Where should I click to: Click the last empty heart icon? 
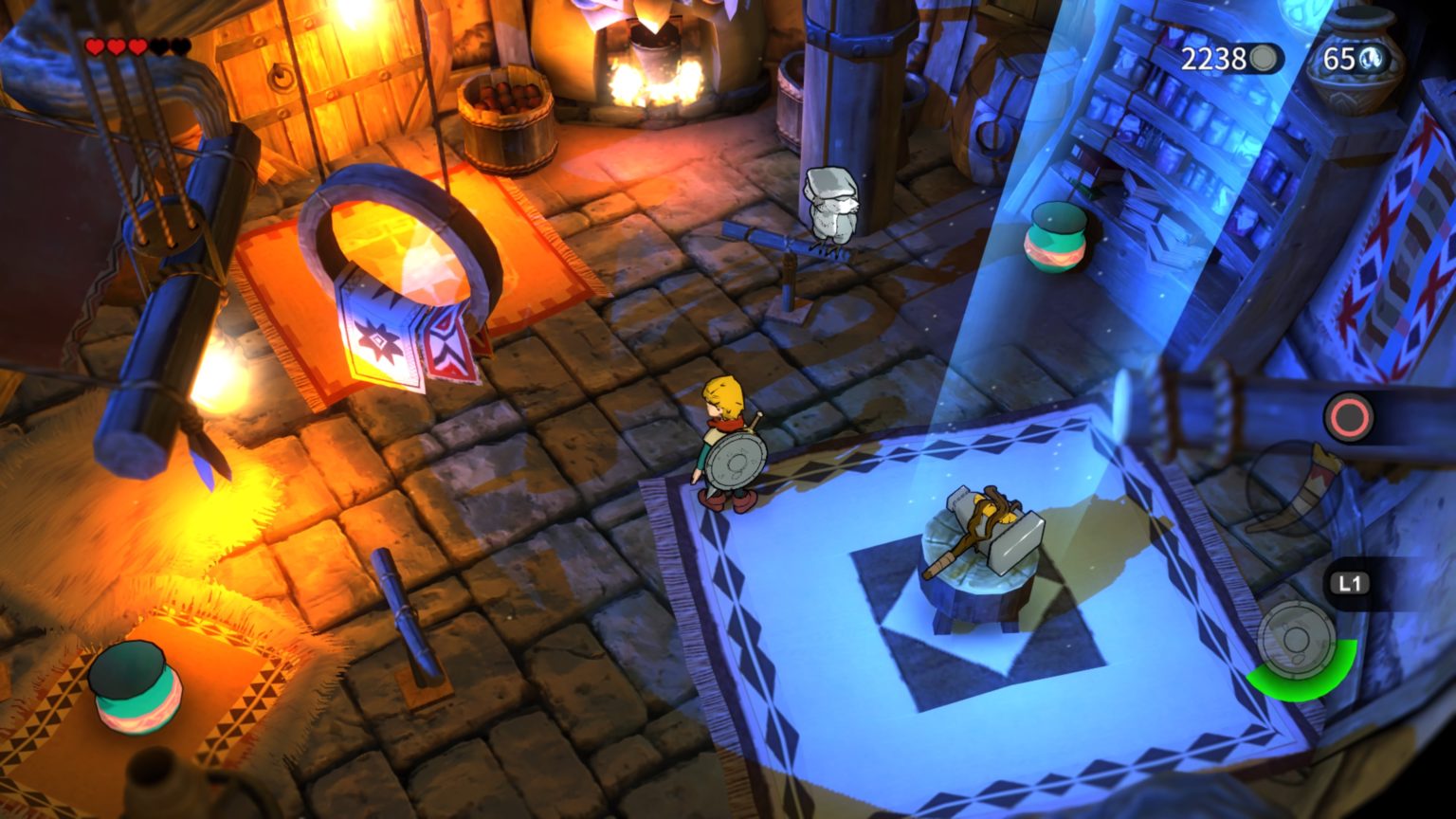pos(181,45)
